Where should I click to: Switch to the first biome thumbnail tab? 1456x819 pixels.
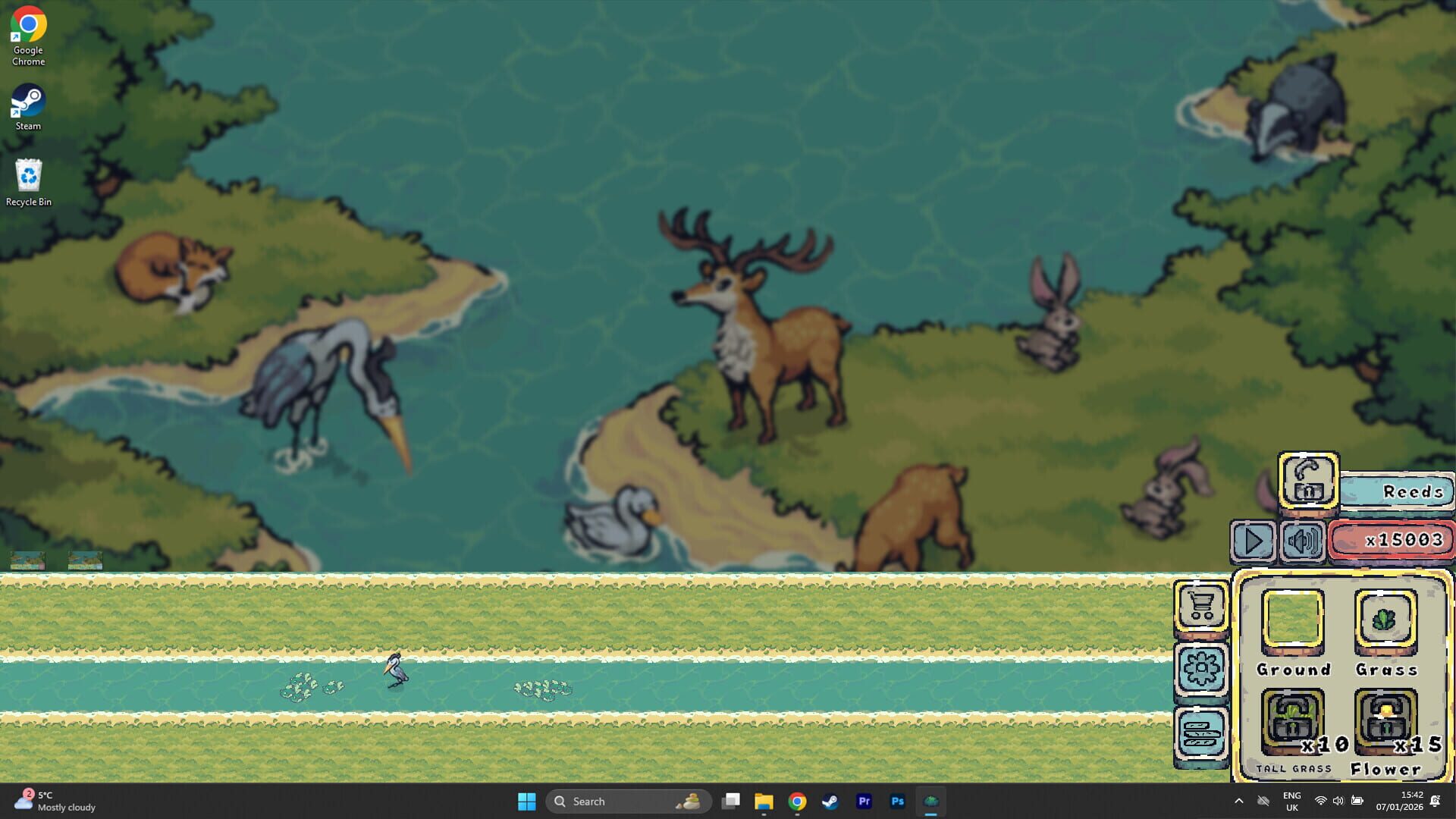(26, 560)
